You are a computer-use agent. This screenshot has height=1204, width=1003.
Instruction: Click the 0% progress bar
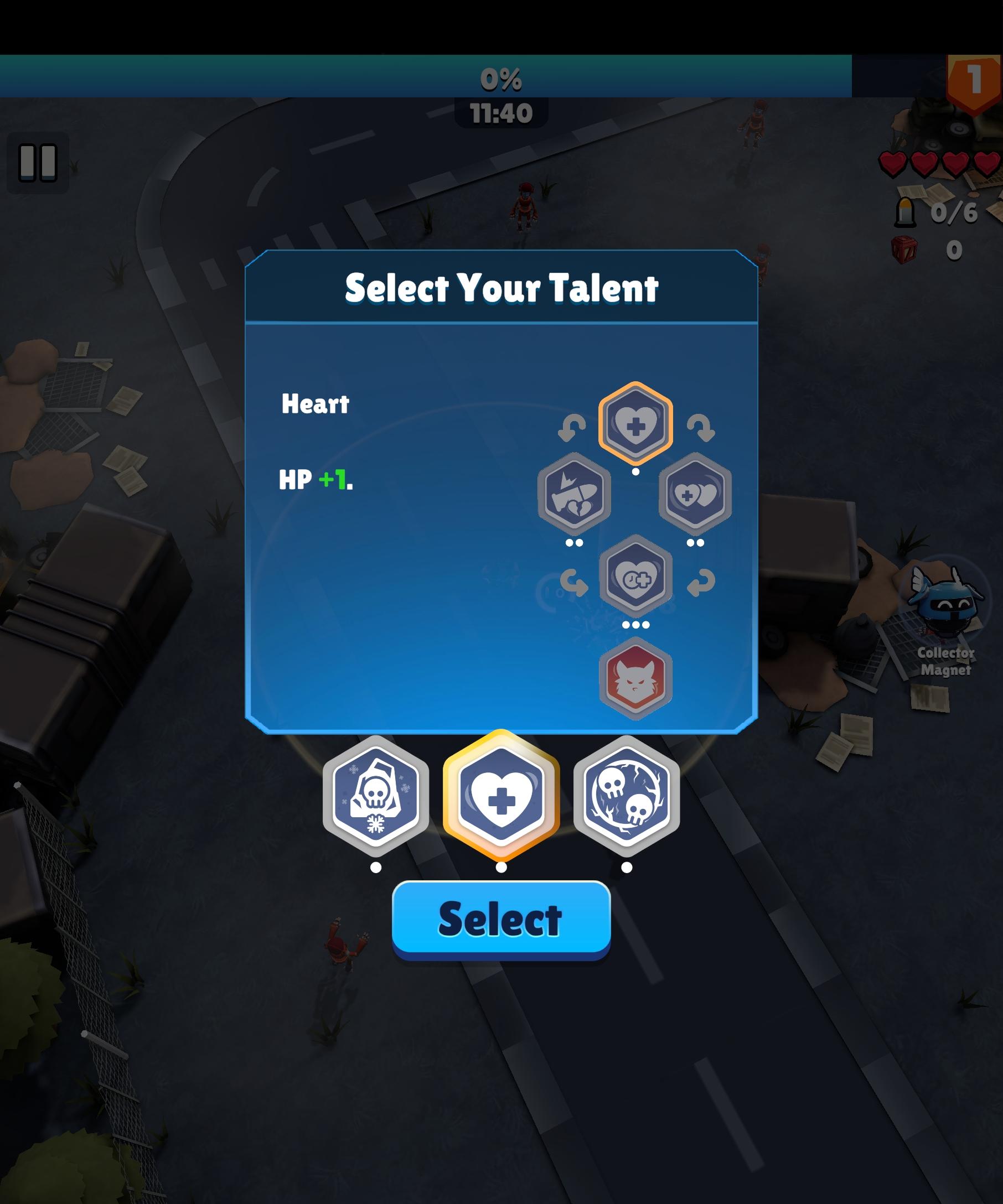(500, 80)
